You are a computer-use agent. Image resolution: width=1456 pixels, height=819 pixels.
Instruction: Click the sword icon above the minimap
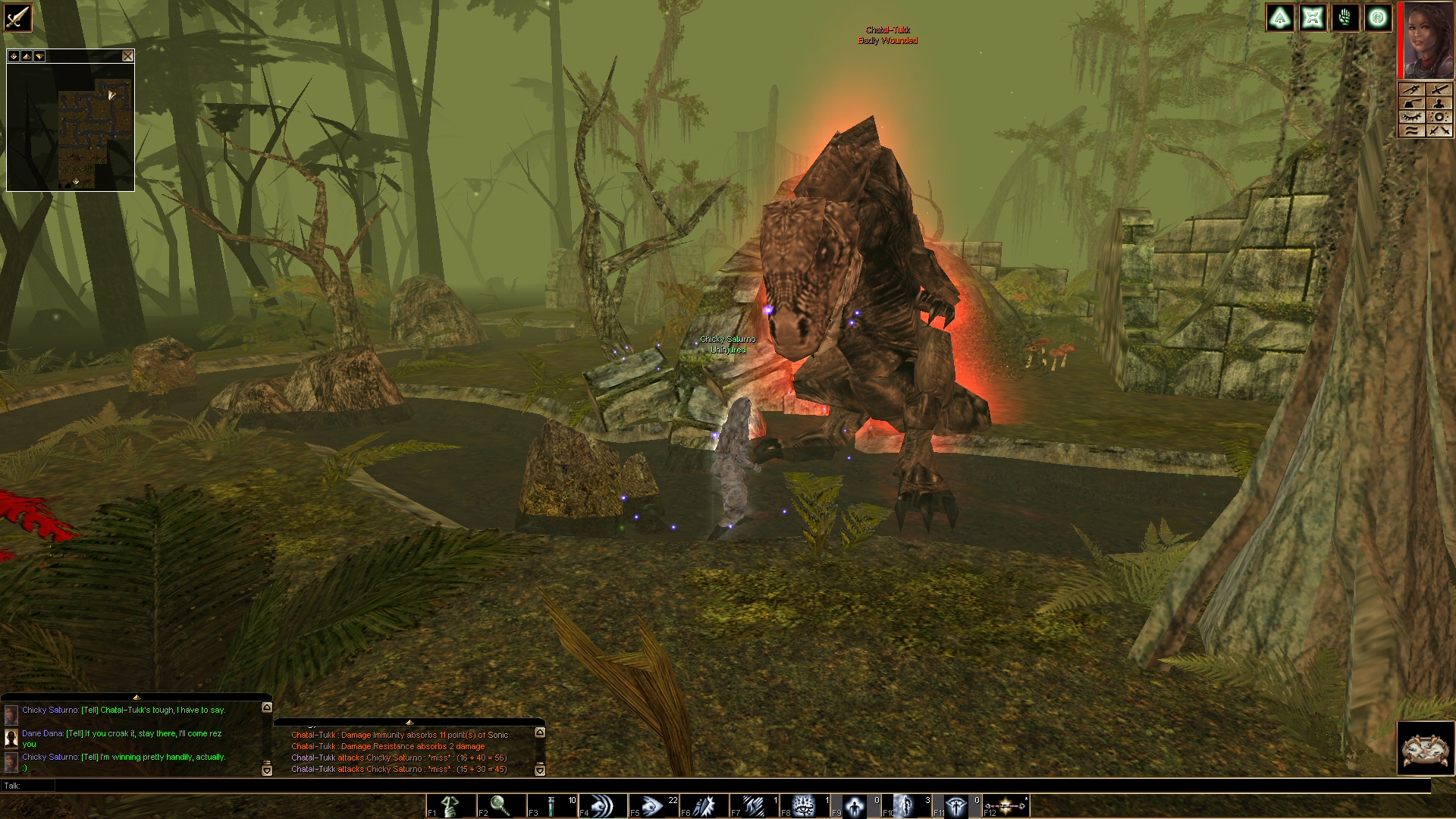[17, 17]
